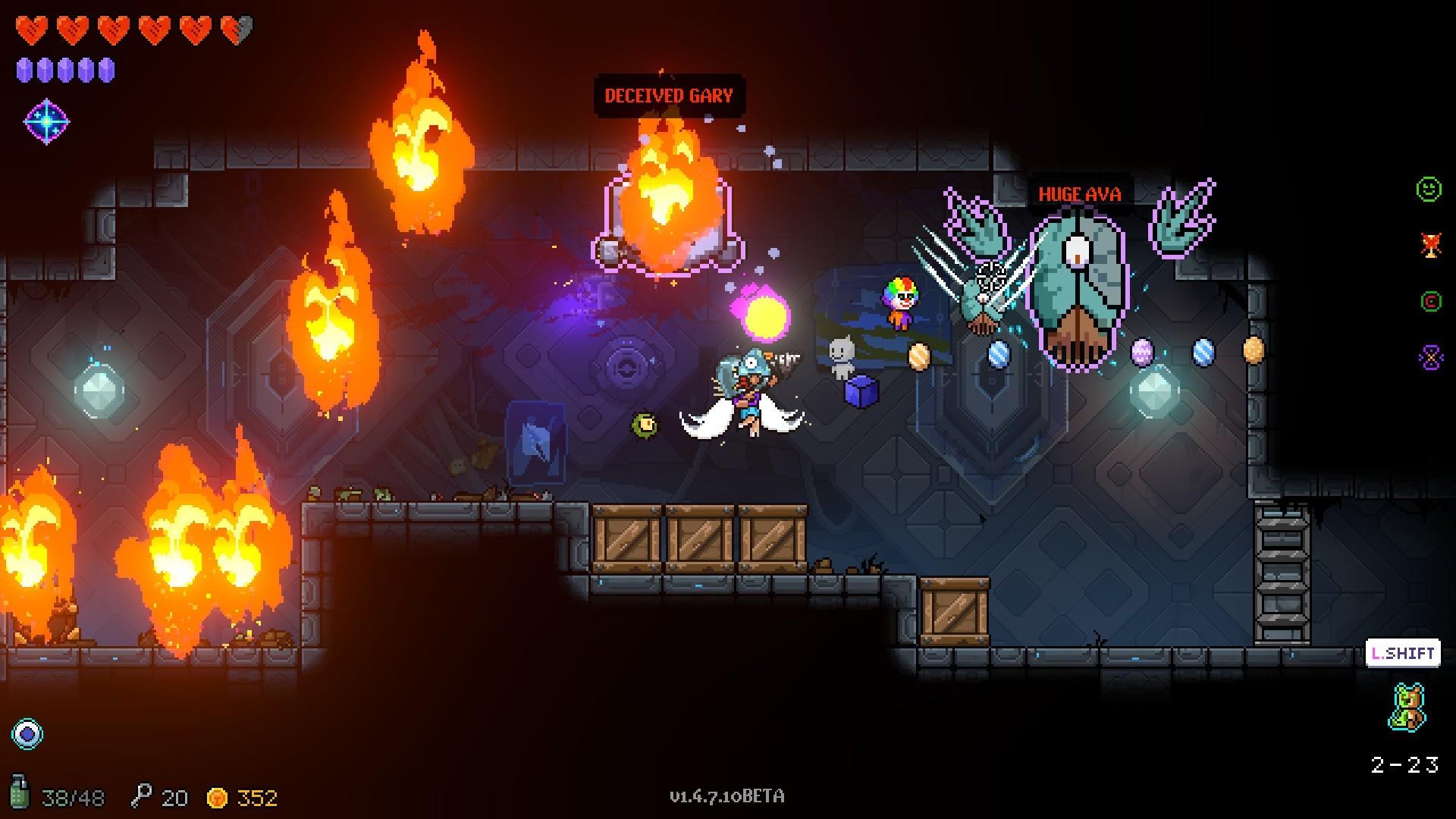Click the blue eye orb icon

click(28, 733)
